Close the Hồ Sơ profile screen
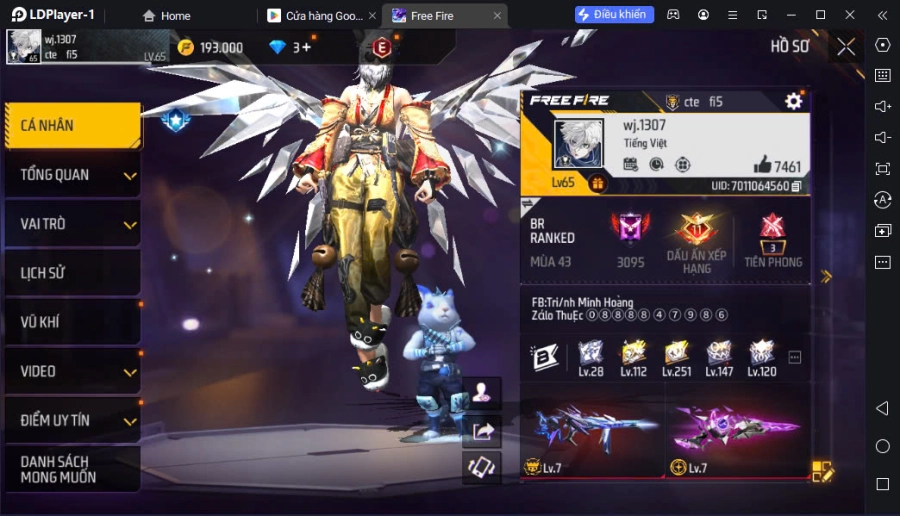The height and width of the screenshot is (516, 900). pos(846,47)
